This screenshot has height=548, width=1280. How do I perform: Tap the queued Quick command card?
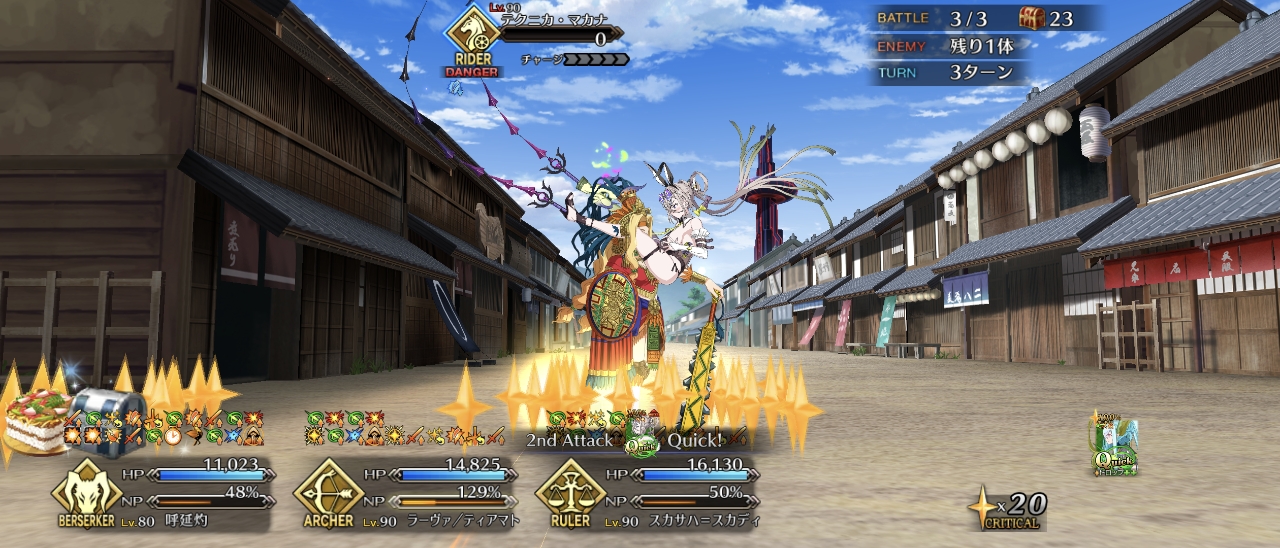[1114, 443]
